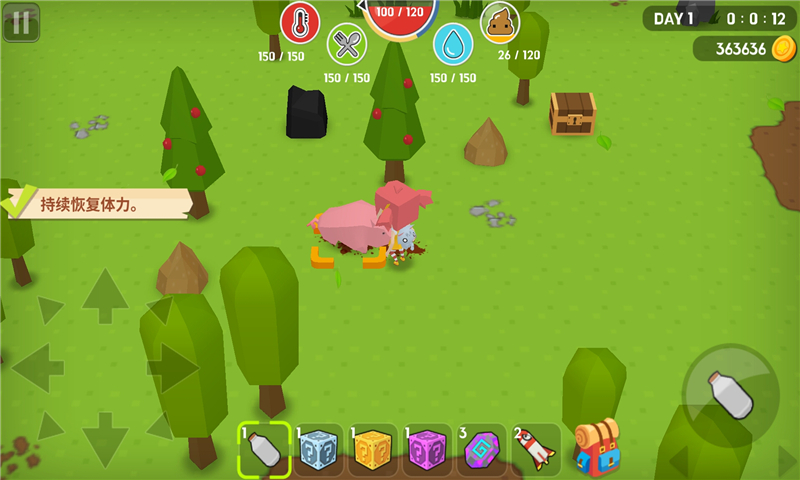This screenshot has width=800, height=480.
Task: Select the rocket hotbar slot
Action: coord(536,451)
